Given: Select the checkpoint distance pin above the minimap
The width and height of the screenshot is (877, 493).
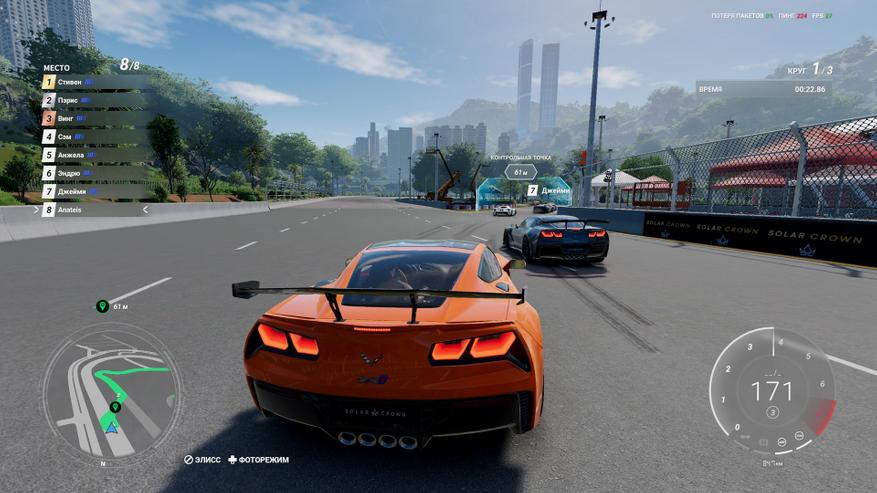Looking at the screenshot, I should (x=102, y=306).
